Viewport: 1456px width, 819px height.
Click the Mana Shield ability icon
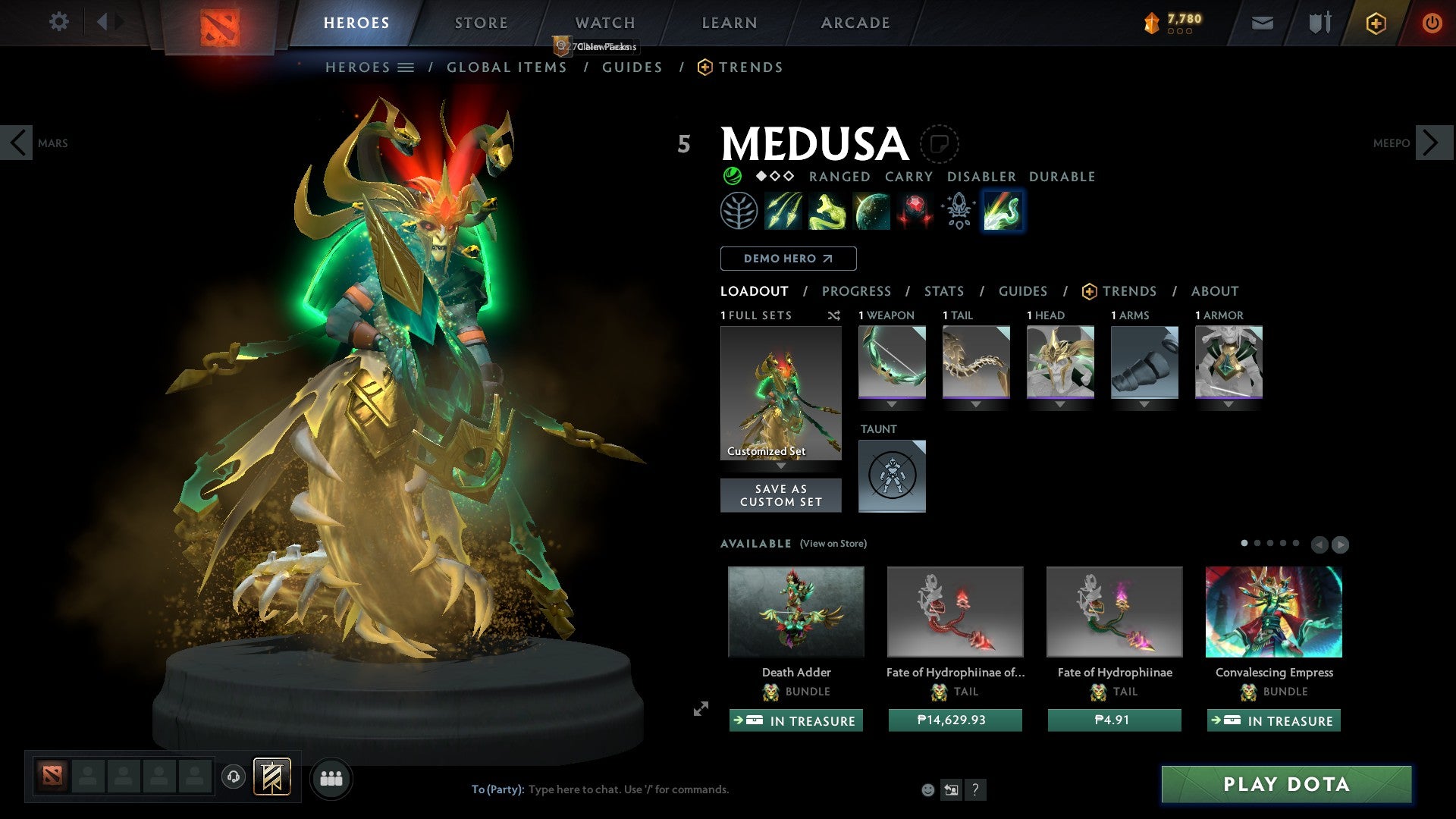871,211
